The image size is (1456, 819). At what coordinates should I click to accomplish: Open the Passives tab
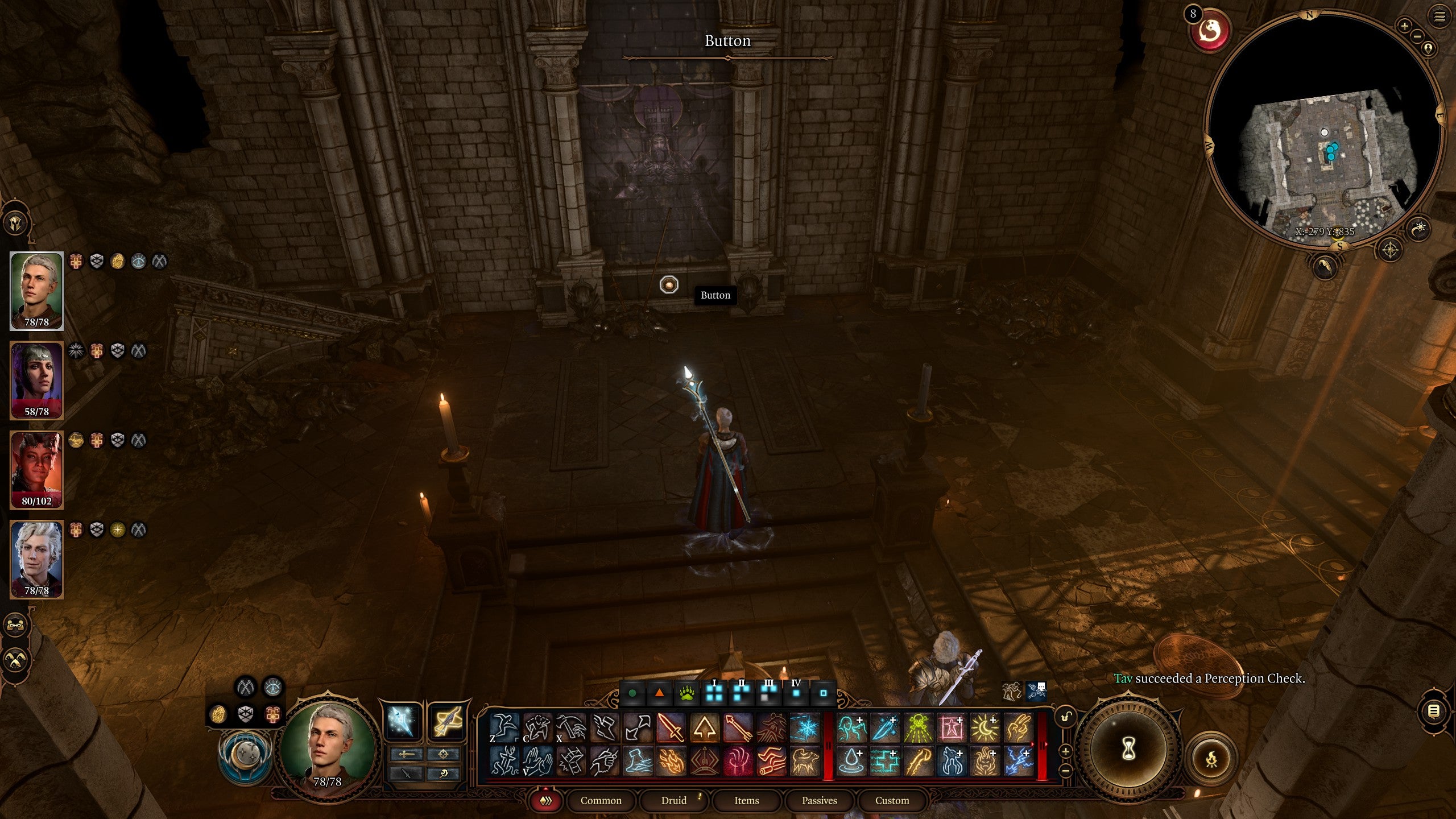pos(821,800)
